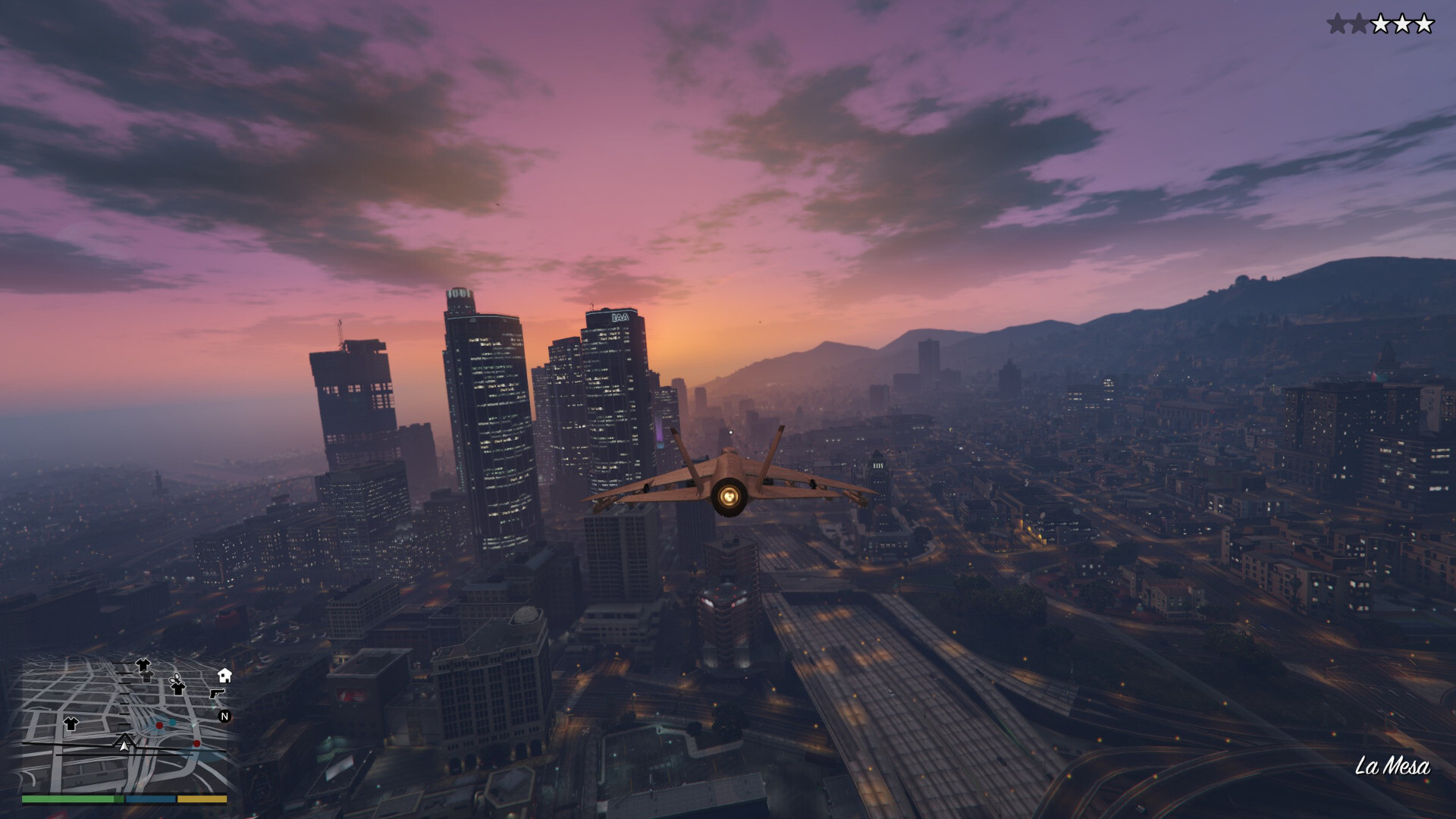Select the barber scissors marker on minimap
This screenshot has height=819, width=1456.
(x=176, y=676)
